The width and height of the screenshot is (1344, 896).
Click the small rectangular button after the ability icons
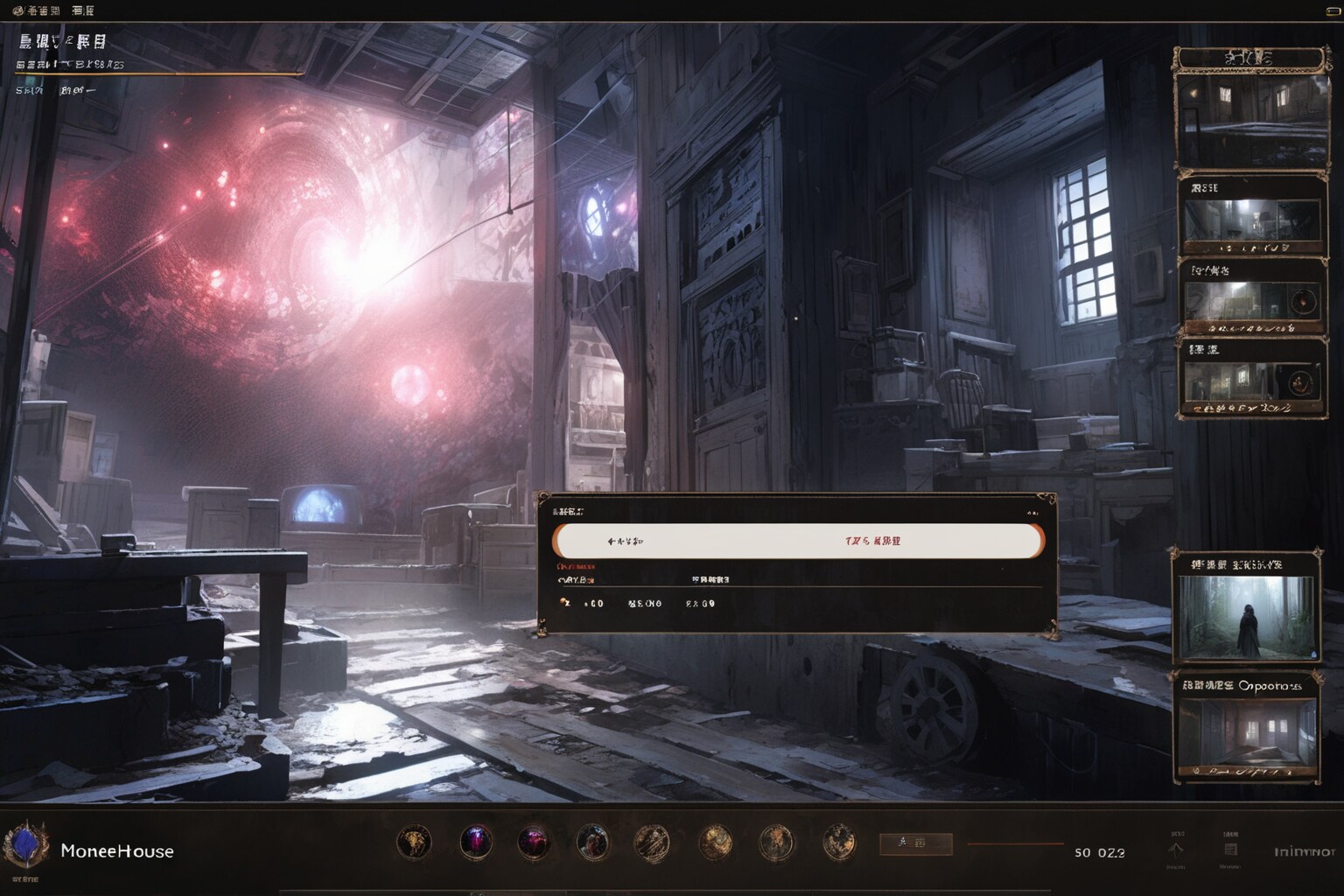(914, 843)
